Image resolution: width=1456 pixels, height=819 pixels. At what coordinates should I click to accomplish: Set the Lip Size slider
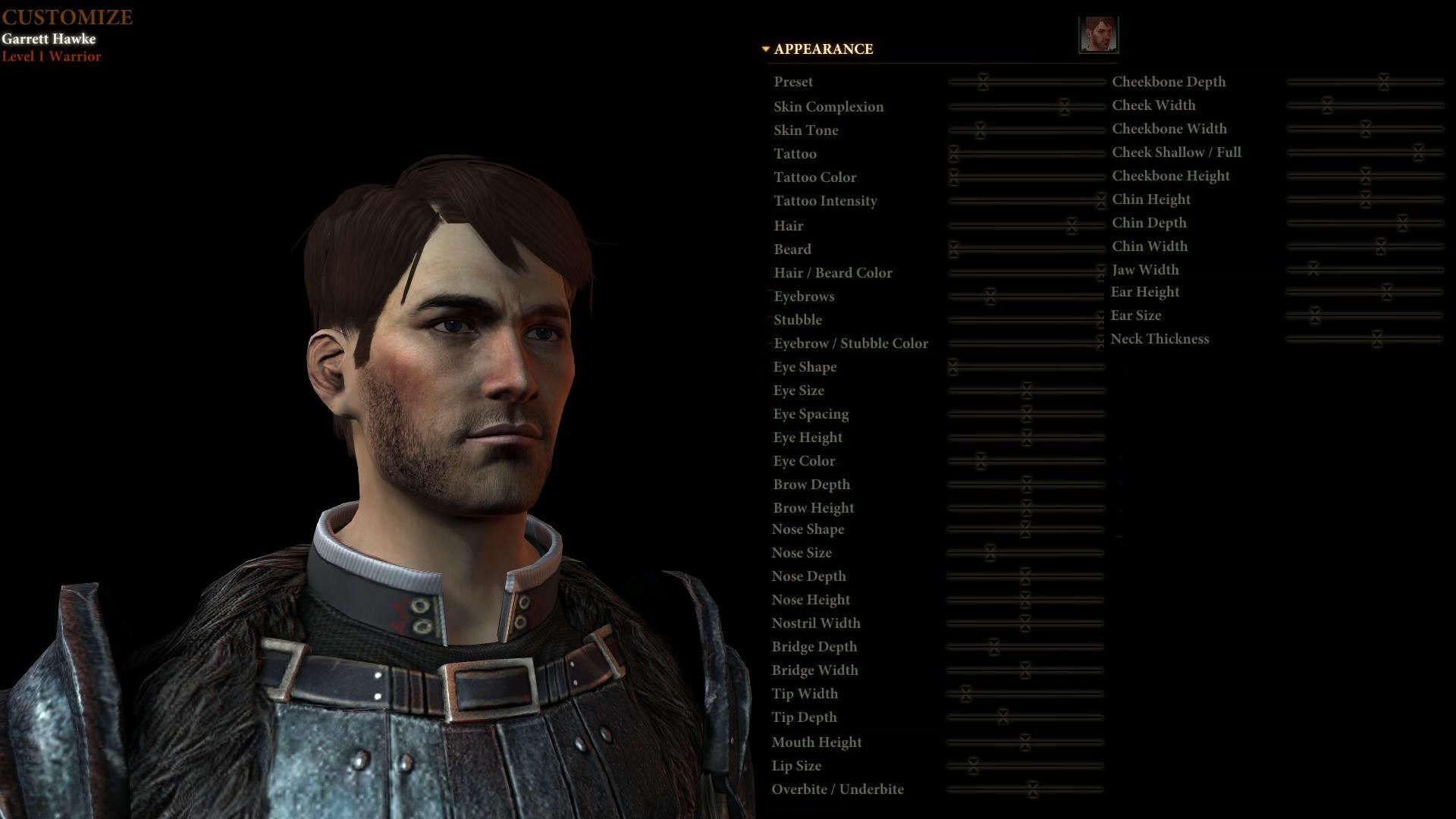(973, 766)
